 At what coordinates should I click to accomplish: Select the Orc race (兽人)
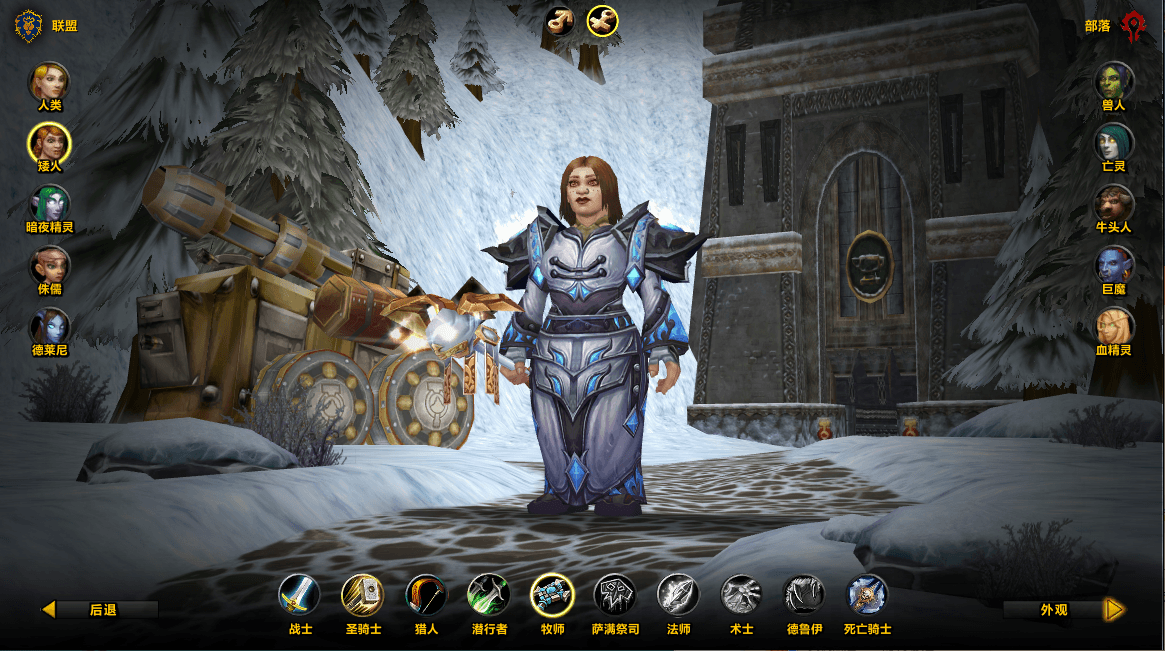(x=1114, y=81)
